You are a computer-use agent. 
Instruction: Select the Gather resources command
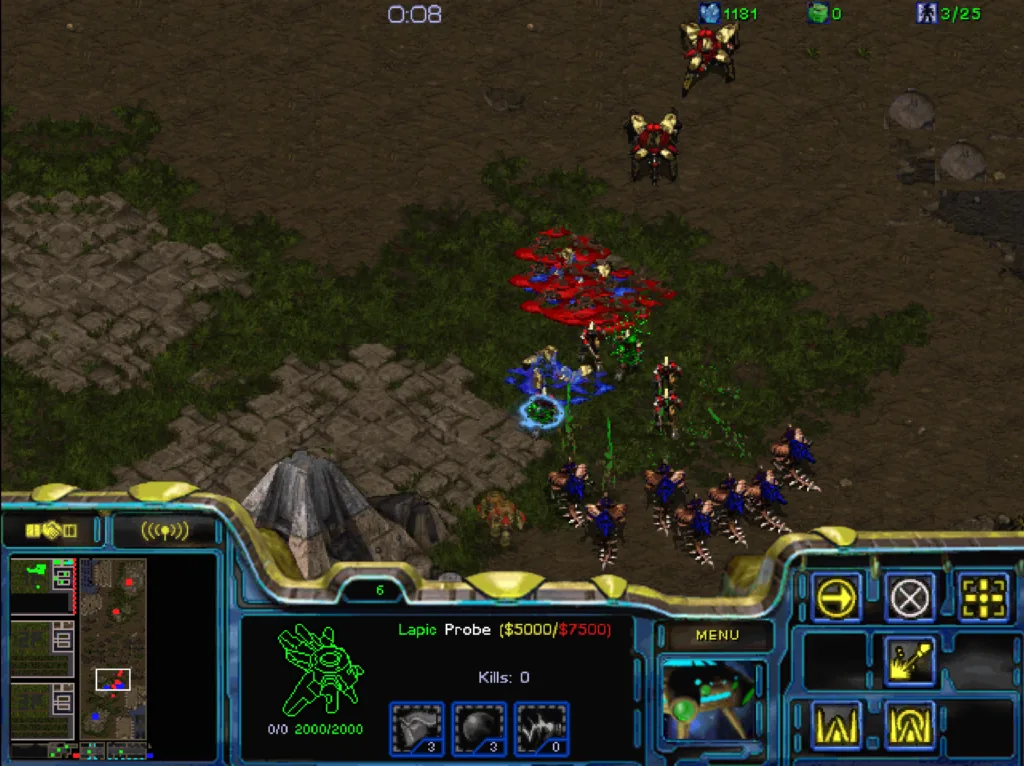point(909,661)
